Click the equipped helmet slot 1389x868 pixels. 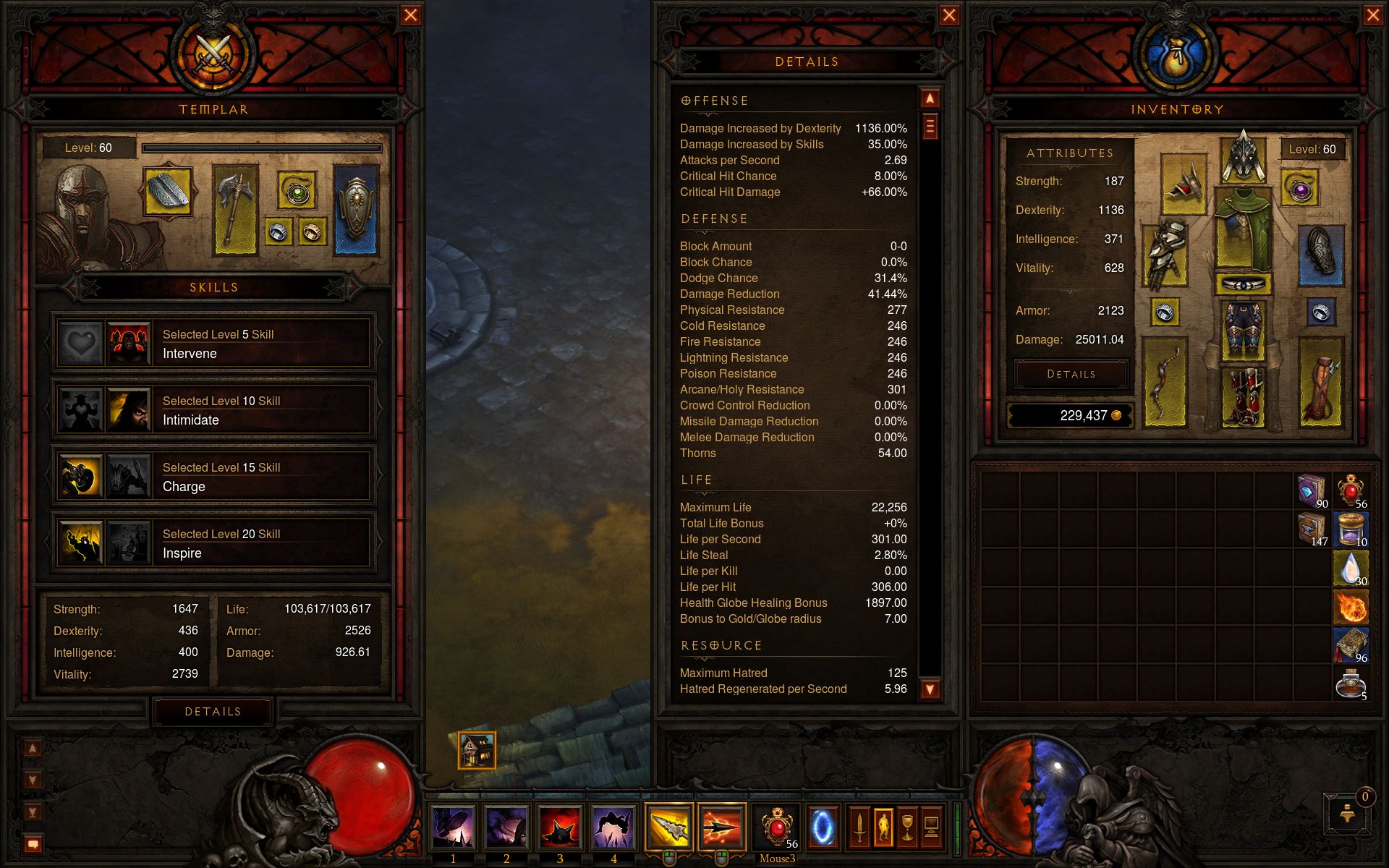tap(1244, 158)
